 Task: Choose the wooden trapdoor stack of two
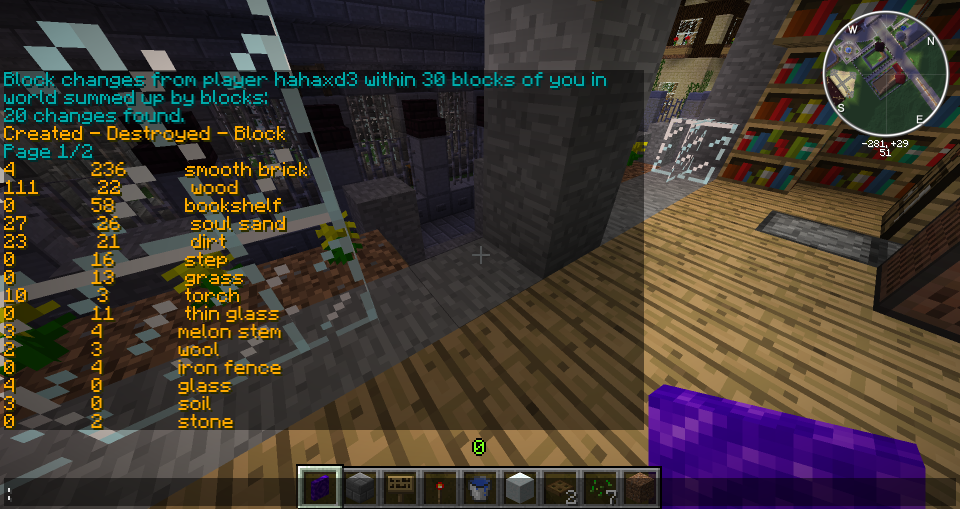tap(560, 488)
